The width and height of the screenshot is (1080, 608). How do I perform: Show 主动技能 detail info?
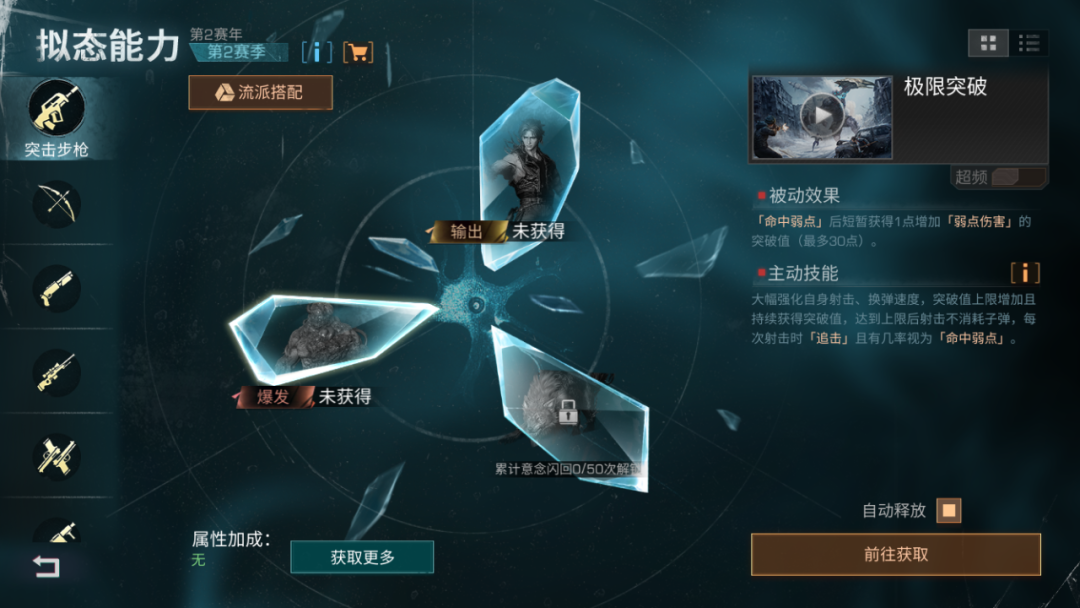[1024, 273]
